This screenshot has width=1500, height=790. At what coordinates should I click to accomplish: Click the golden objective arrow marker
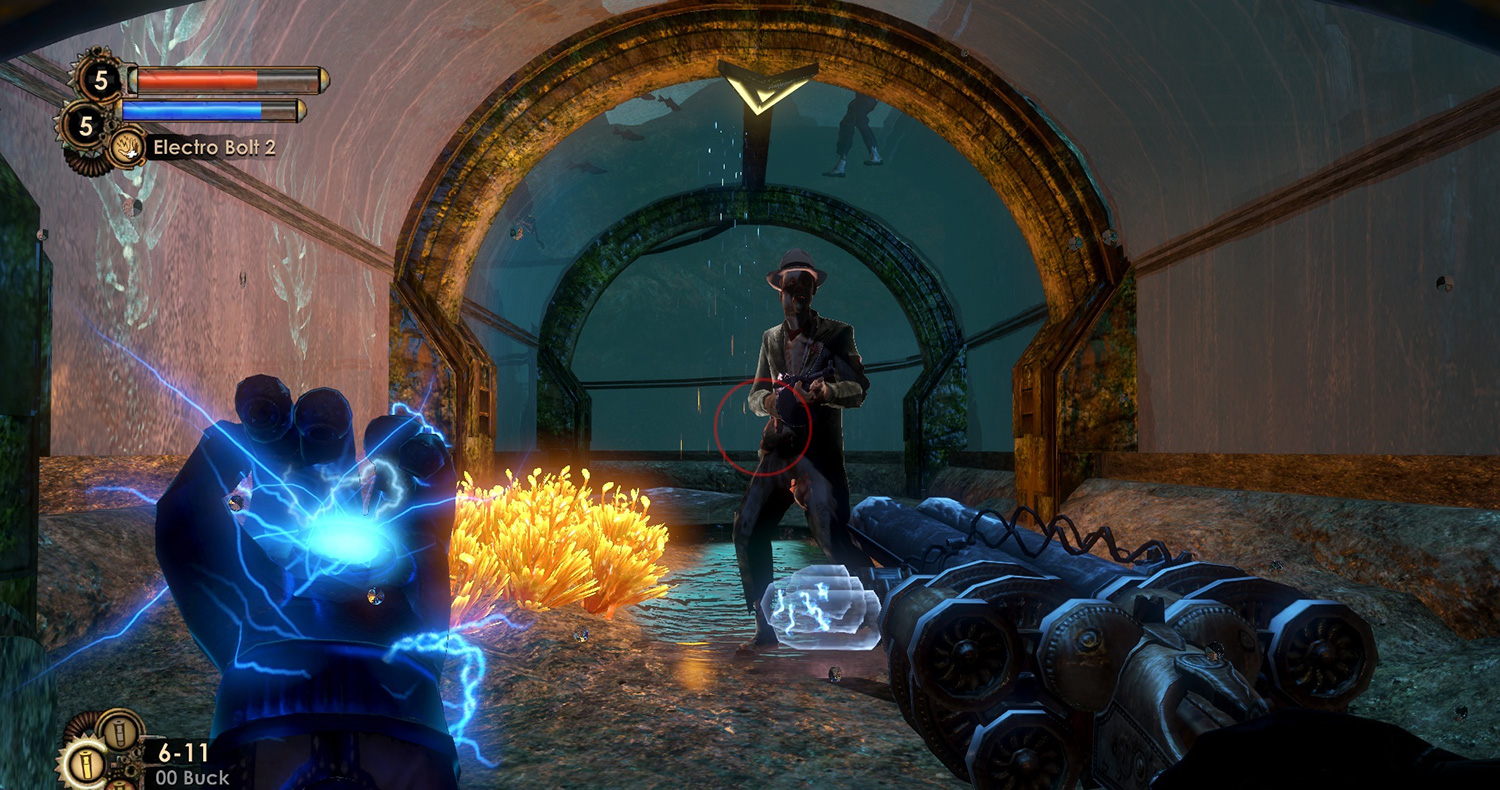768,88
